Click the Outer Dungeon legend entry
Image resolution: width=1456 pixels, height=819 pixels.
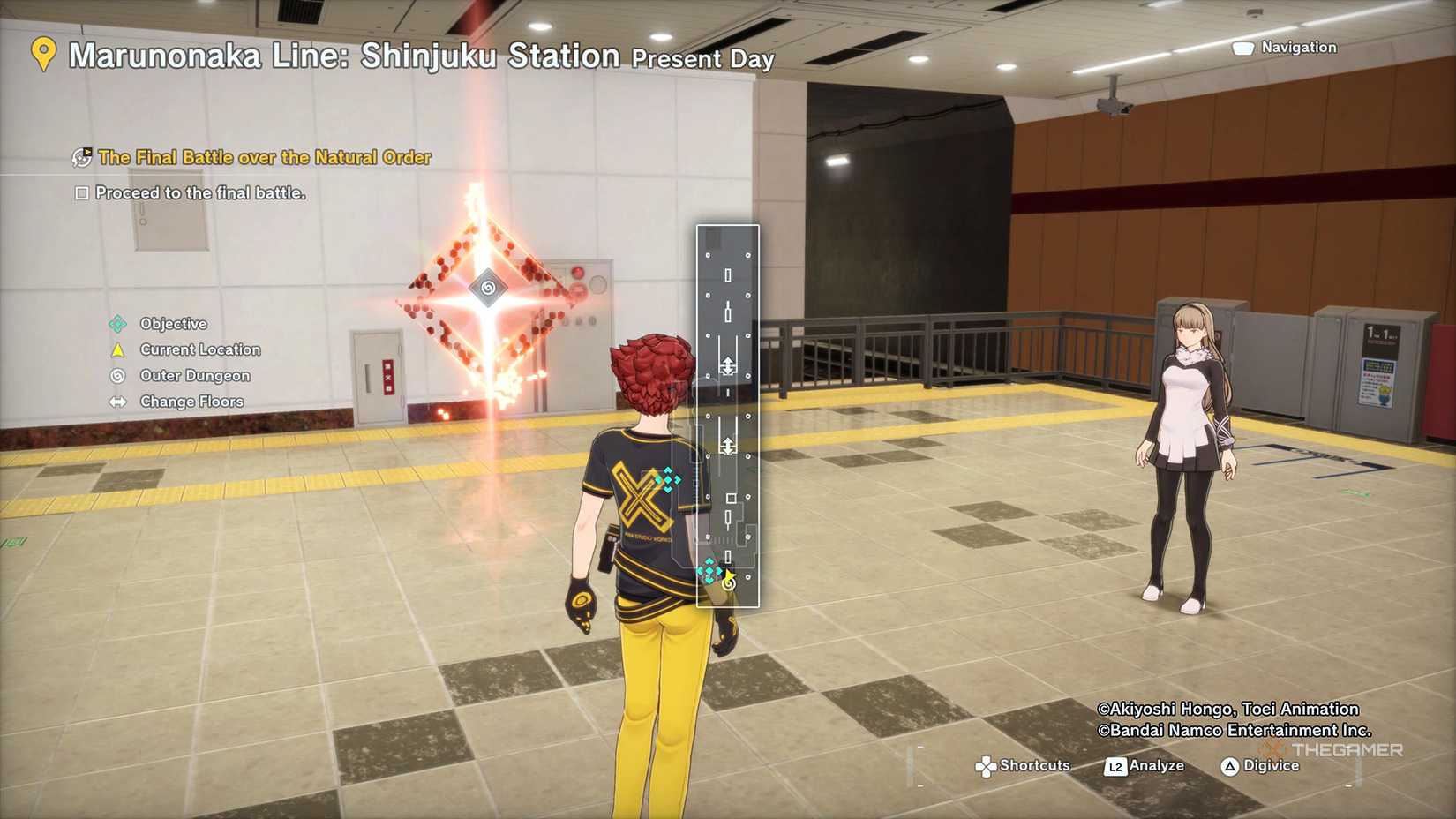(194, 376)
